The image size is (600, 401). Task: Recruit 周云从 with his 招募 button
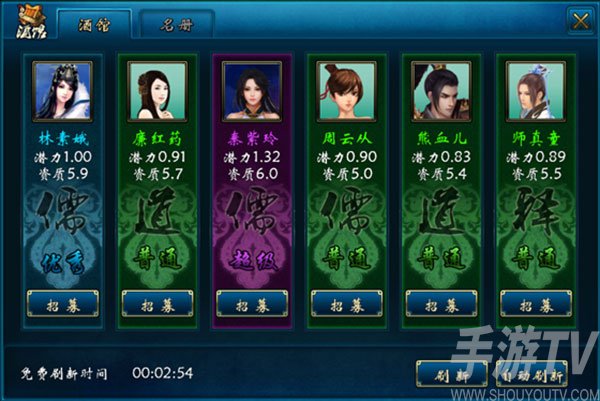(x=346, y=303)
